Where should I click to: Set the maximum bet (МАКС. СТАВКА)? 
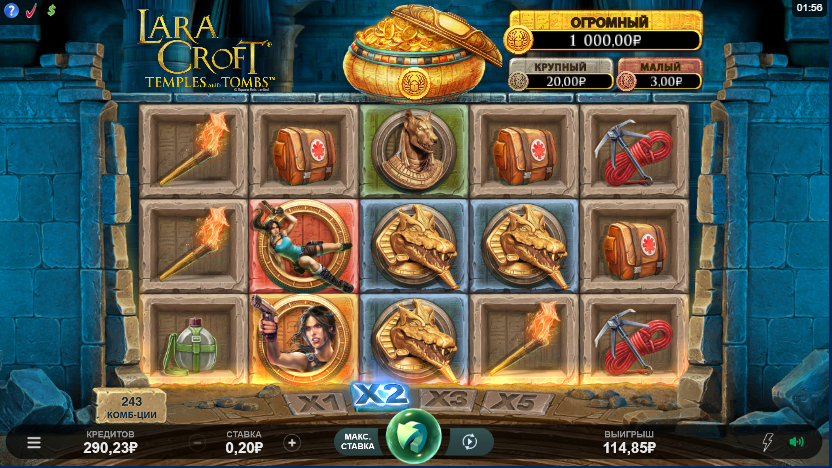tap(359, 441)
